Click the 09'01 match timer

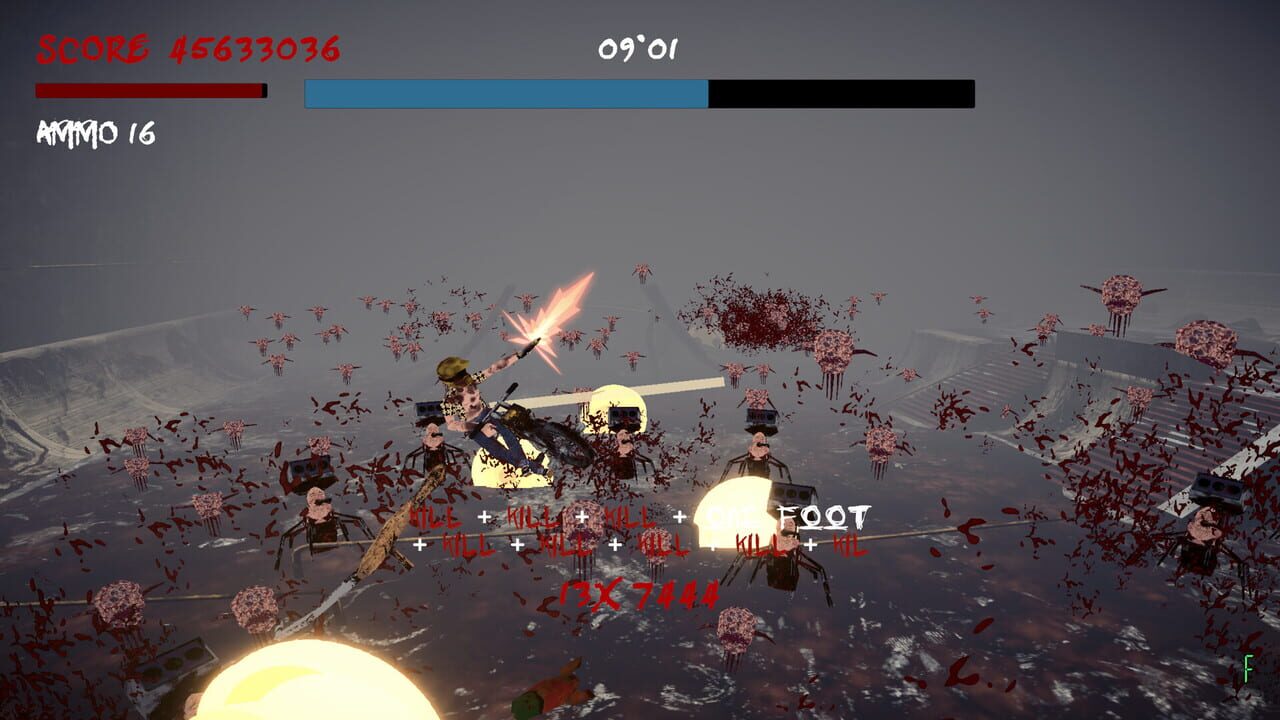(x=639, y=48)
